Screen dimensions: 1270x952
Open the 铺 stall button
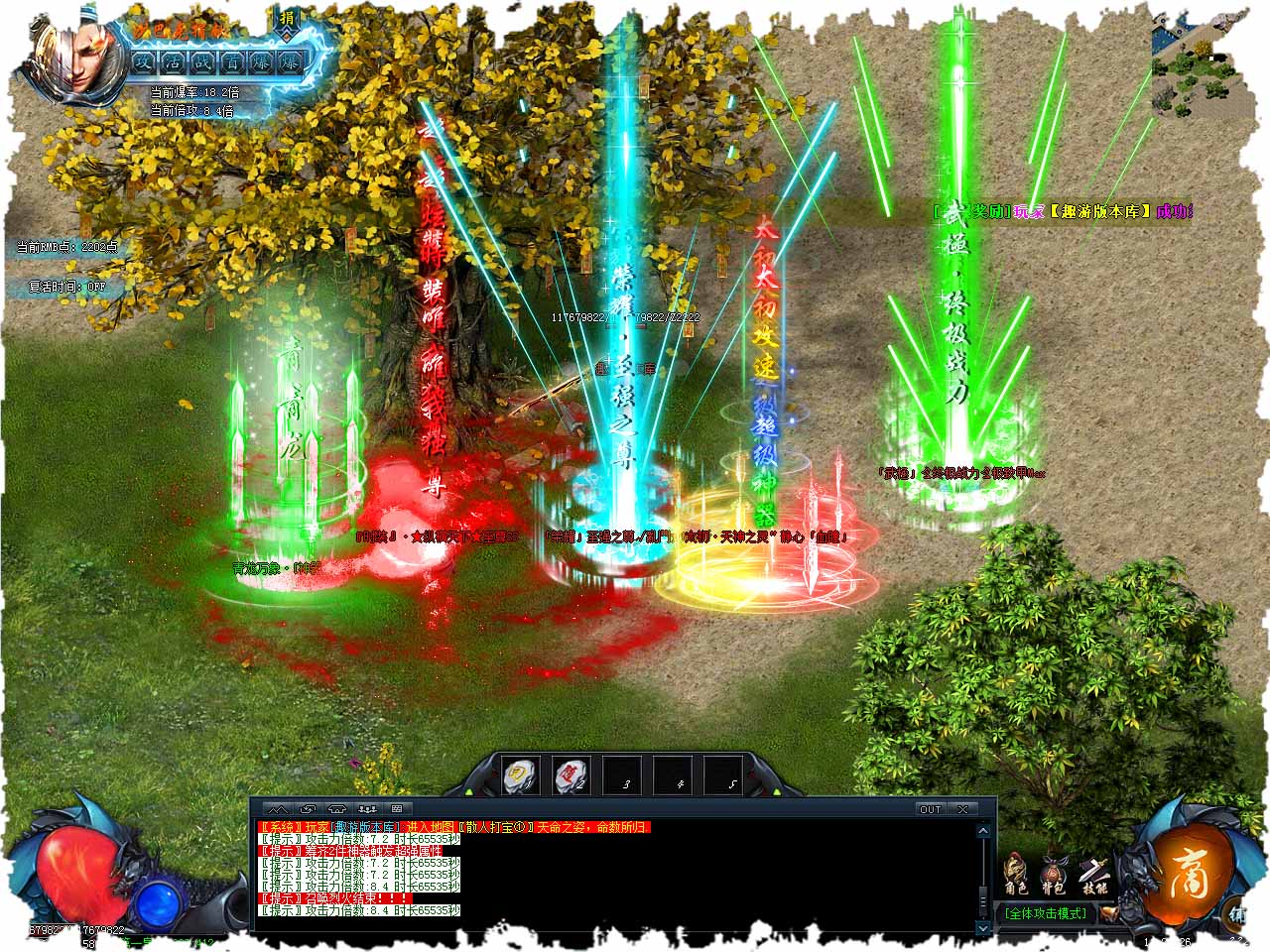(1239, 914)
